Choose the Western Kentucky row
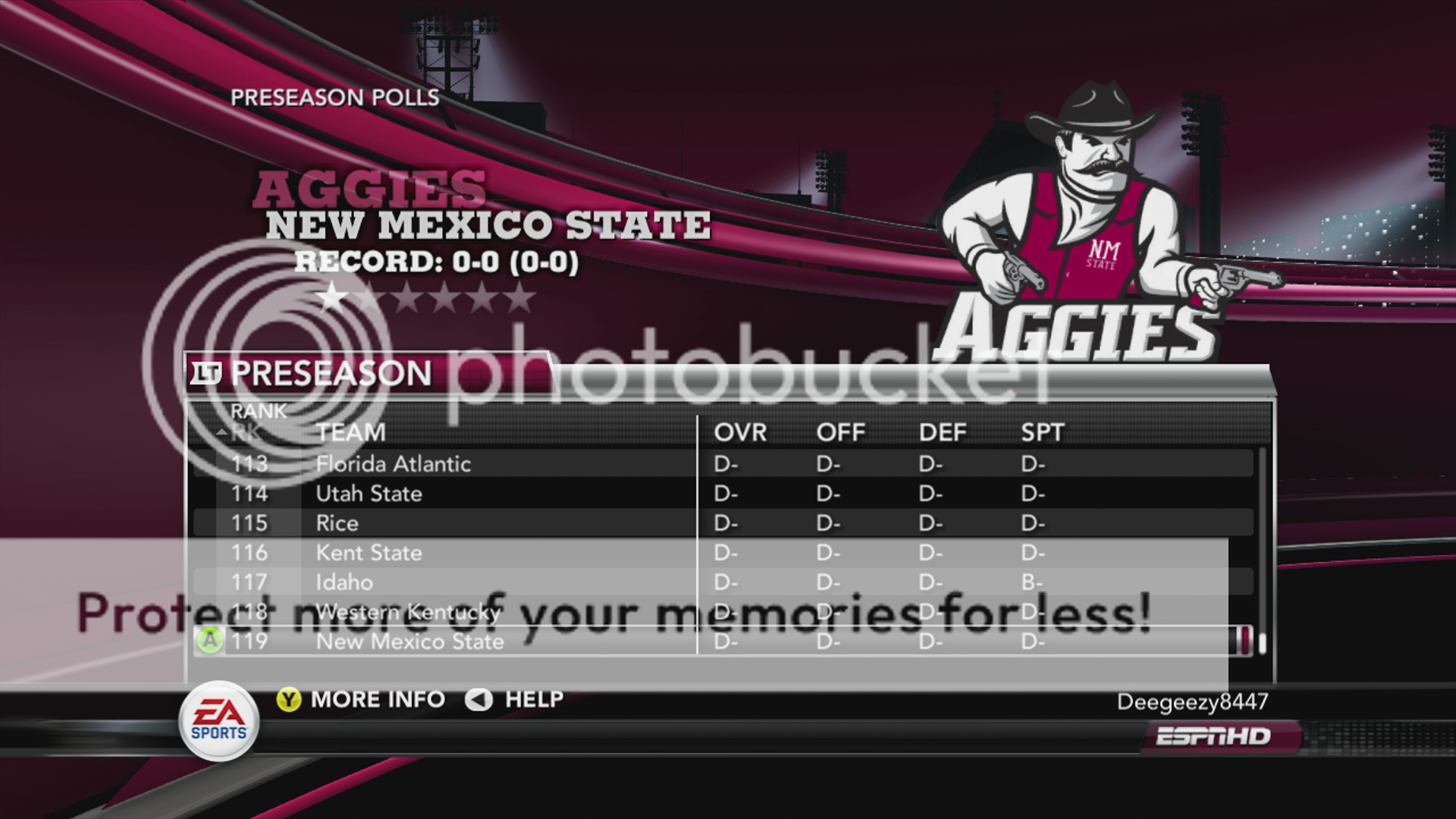The height and width of the screenshot is (819, 1456). coord(408,612)
